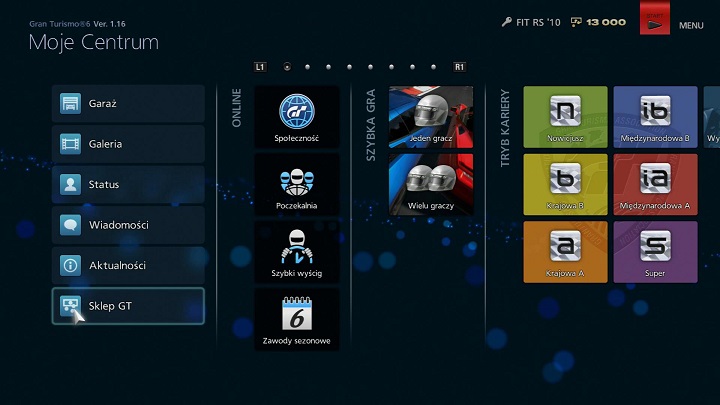Select the Krajowa A career class
Screen dimensions: 720x405
click(565, 251)
